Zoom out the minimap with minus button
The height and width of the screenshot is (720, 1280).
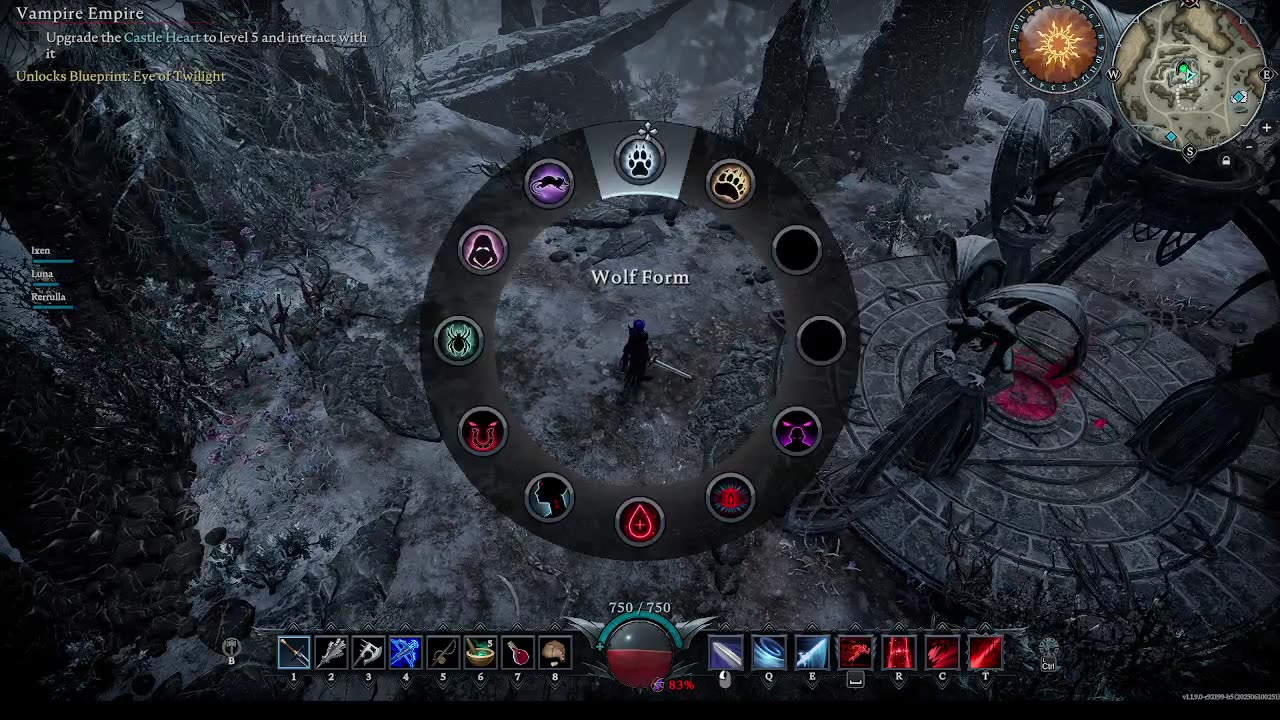point(1251,147)
